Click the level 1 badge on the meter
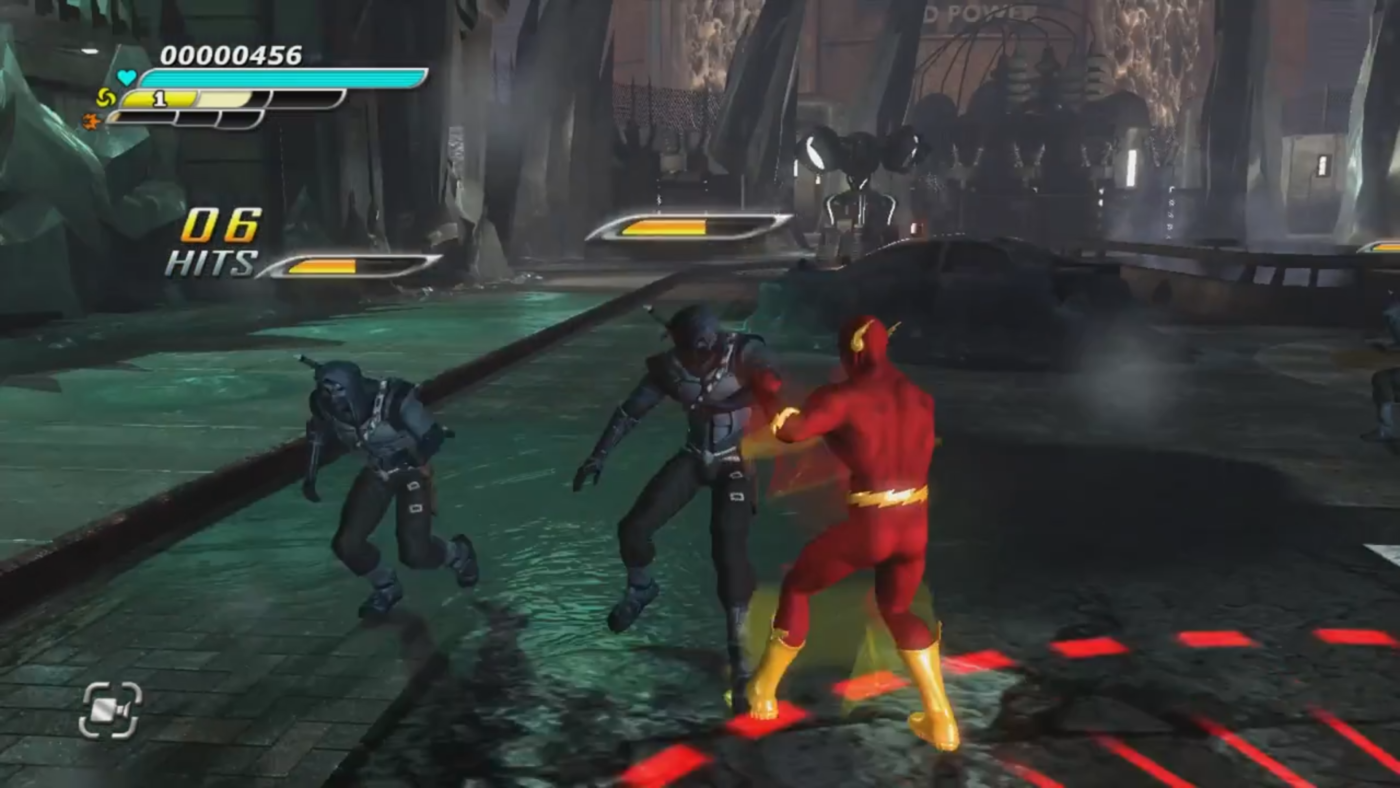This screenshot has width=1400, height=788. [x=160, y=97]
